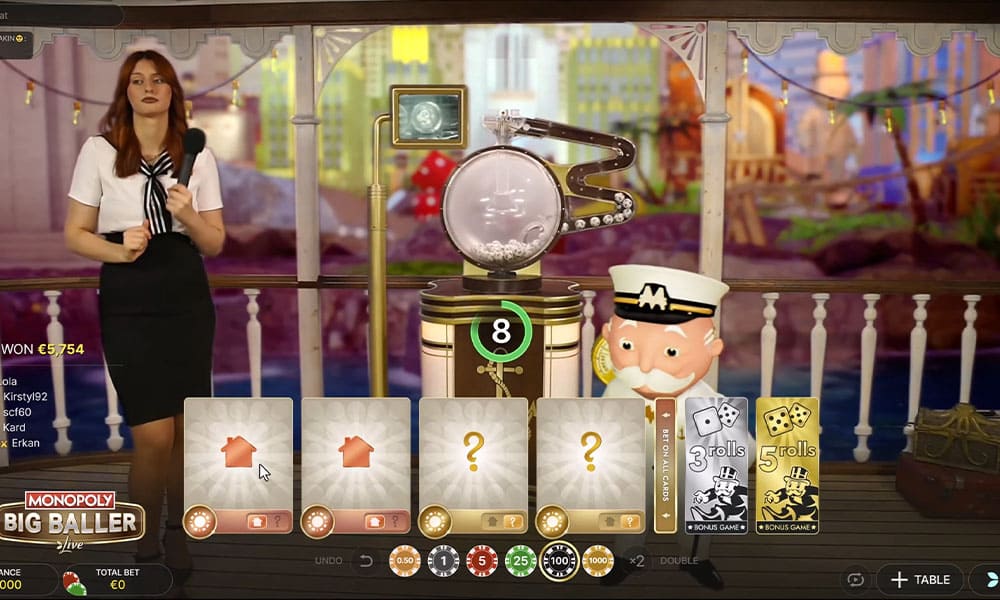1000x600 pixels.
Task: Add another table with the + TABLE button
Action: click(920, 579)
